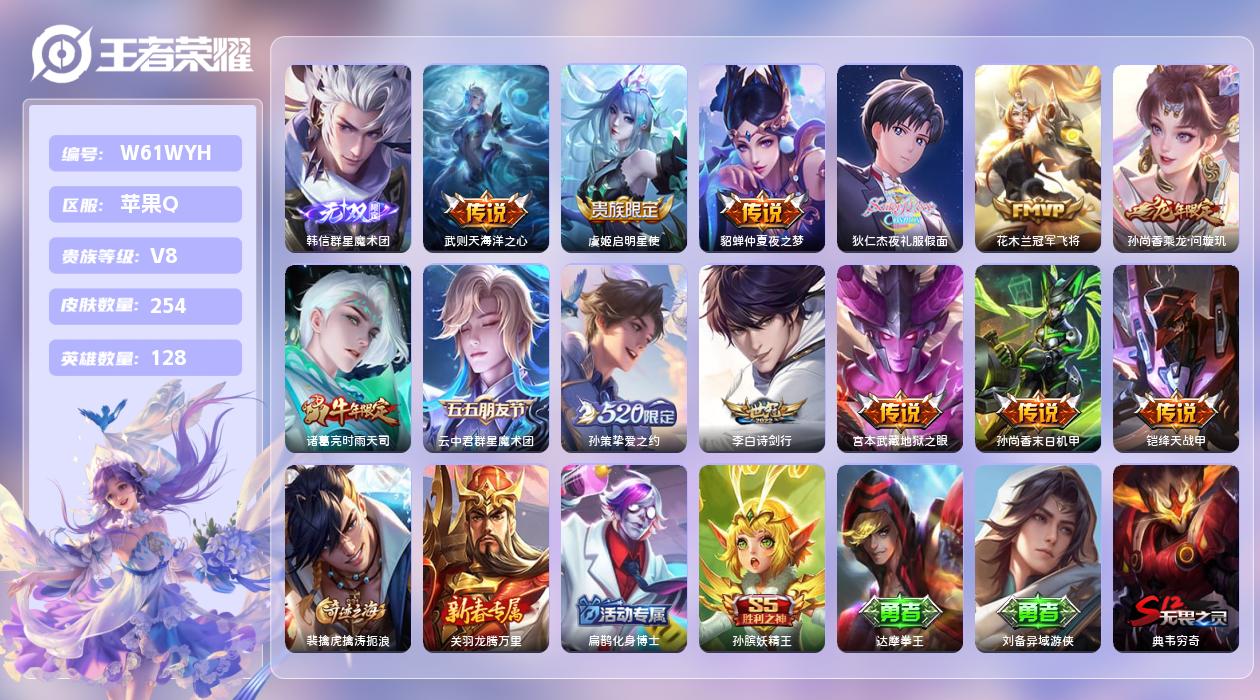Click the 达摩拳王 skin card
This screenshot has height=700, width=1260.
click(x=899, y=558)
